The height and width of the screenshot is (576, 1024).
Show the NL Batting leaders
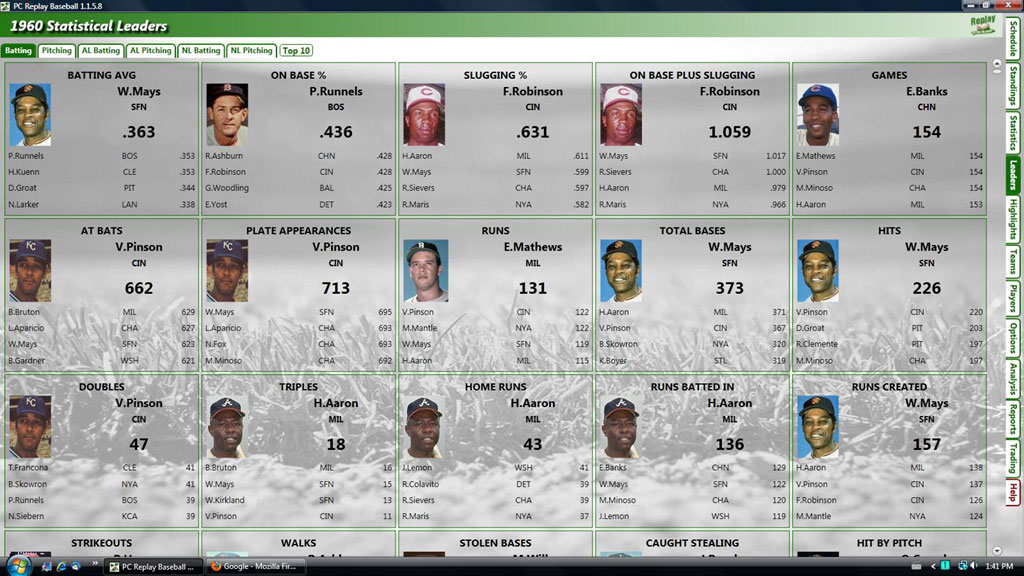pos(201,50)
